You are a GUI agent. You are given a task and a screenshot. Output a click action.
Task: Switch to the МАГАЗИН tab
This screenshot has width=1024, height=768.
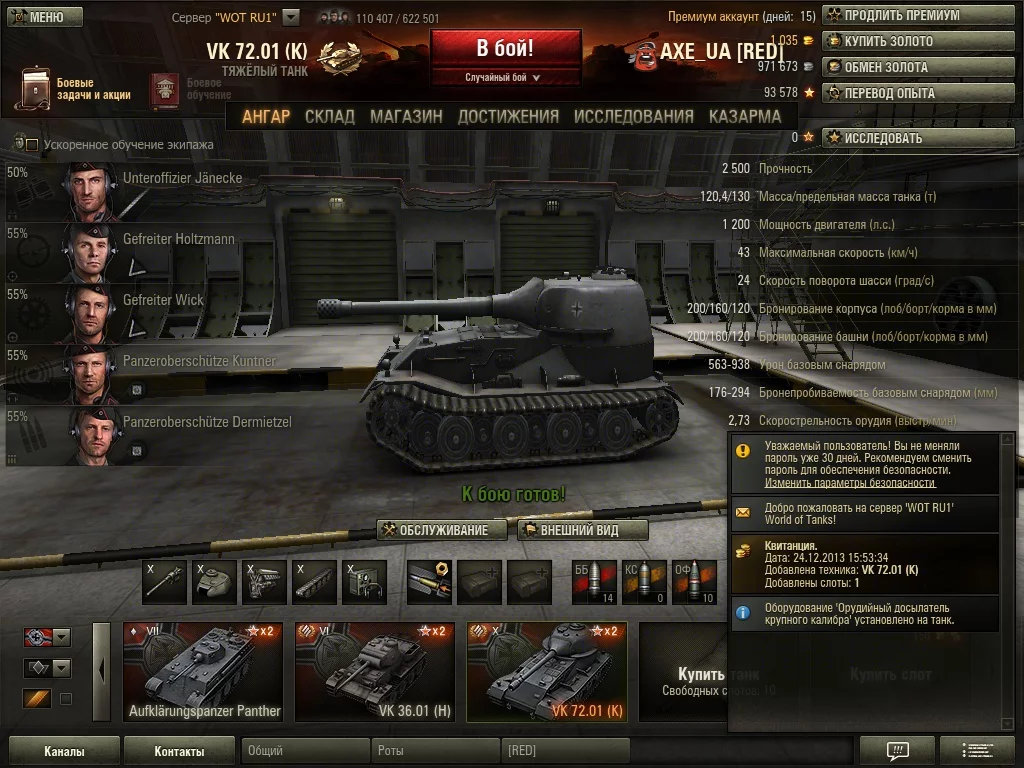coord(406,116)
